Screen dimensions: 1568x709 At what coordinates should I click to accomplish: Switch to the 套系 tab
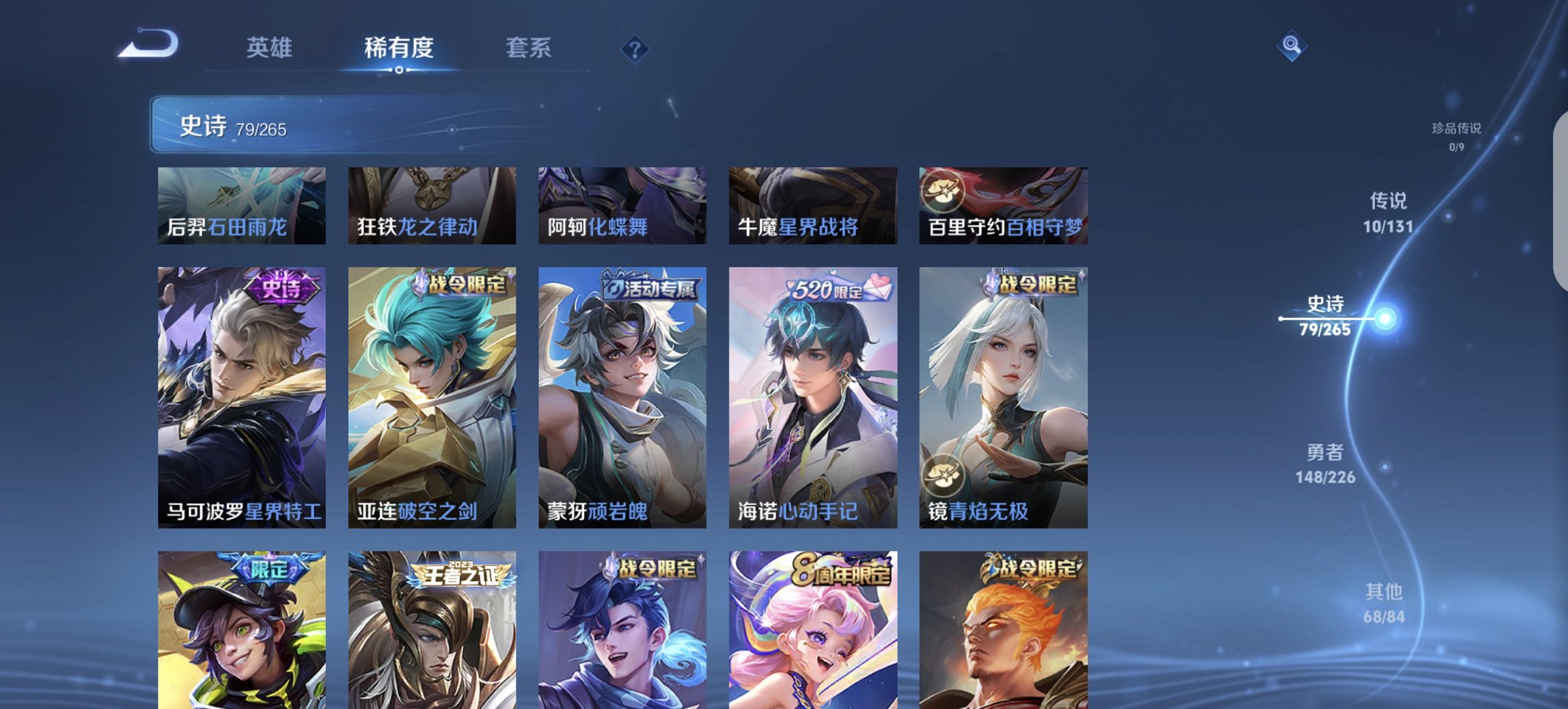pos(529,48)
